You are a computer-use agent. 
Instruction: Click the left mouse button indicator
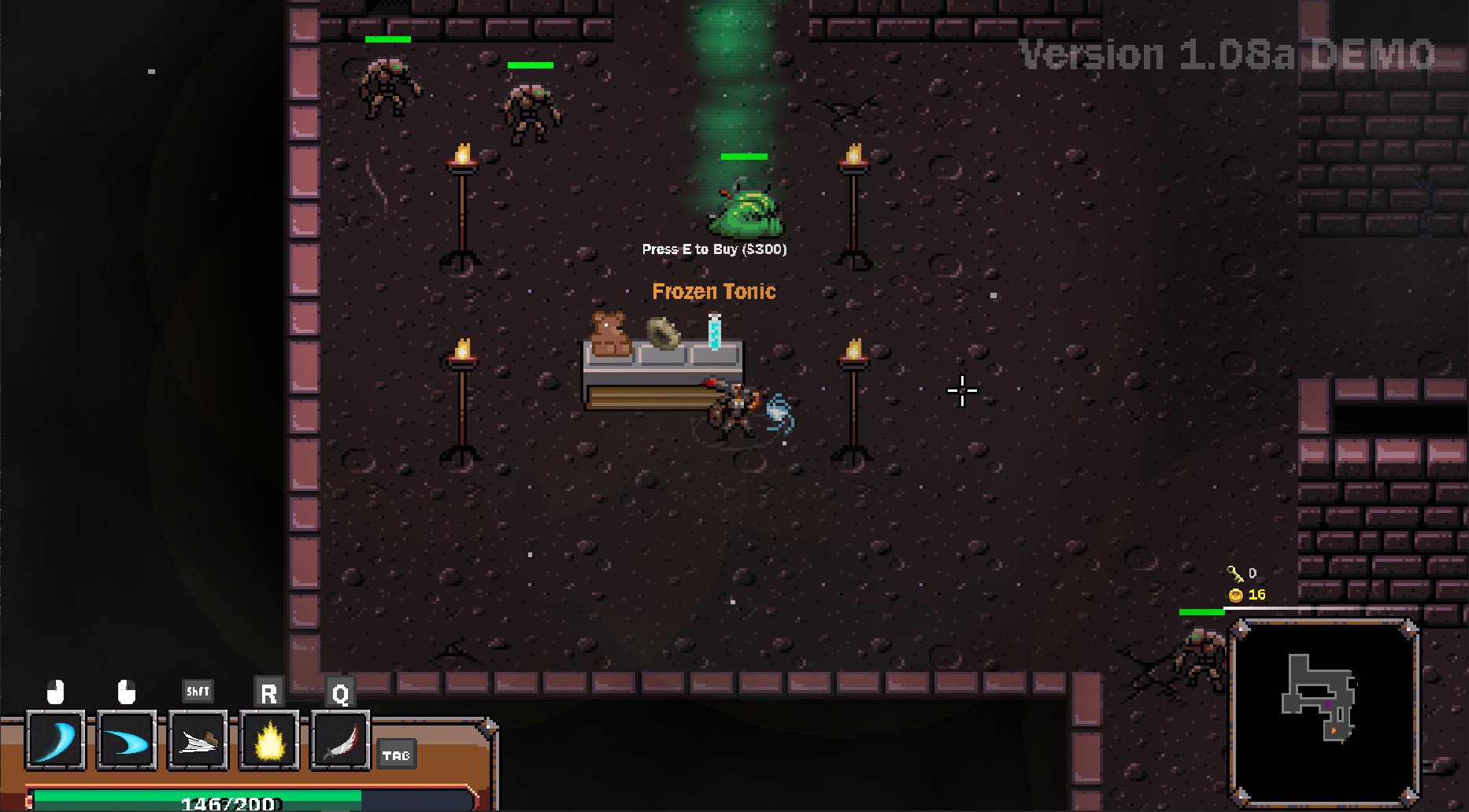coord(55,693)
